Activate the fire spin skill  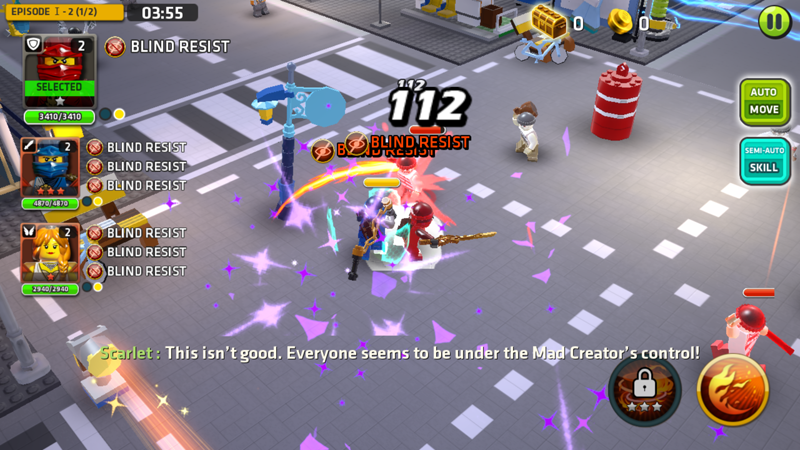click(732, 389)
